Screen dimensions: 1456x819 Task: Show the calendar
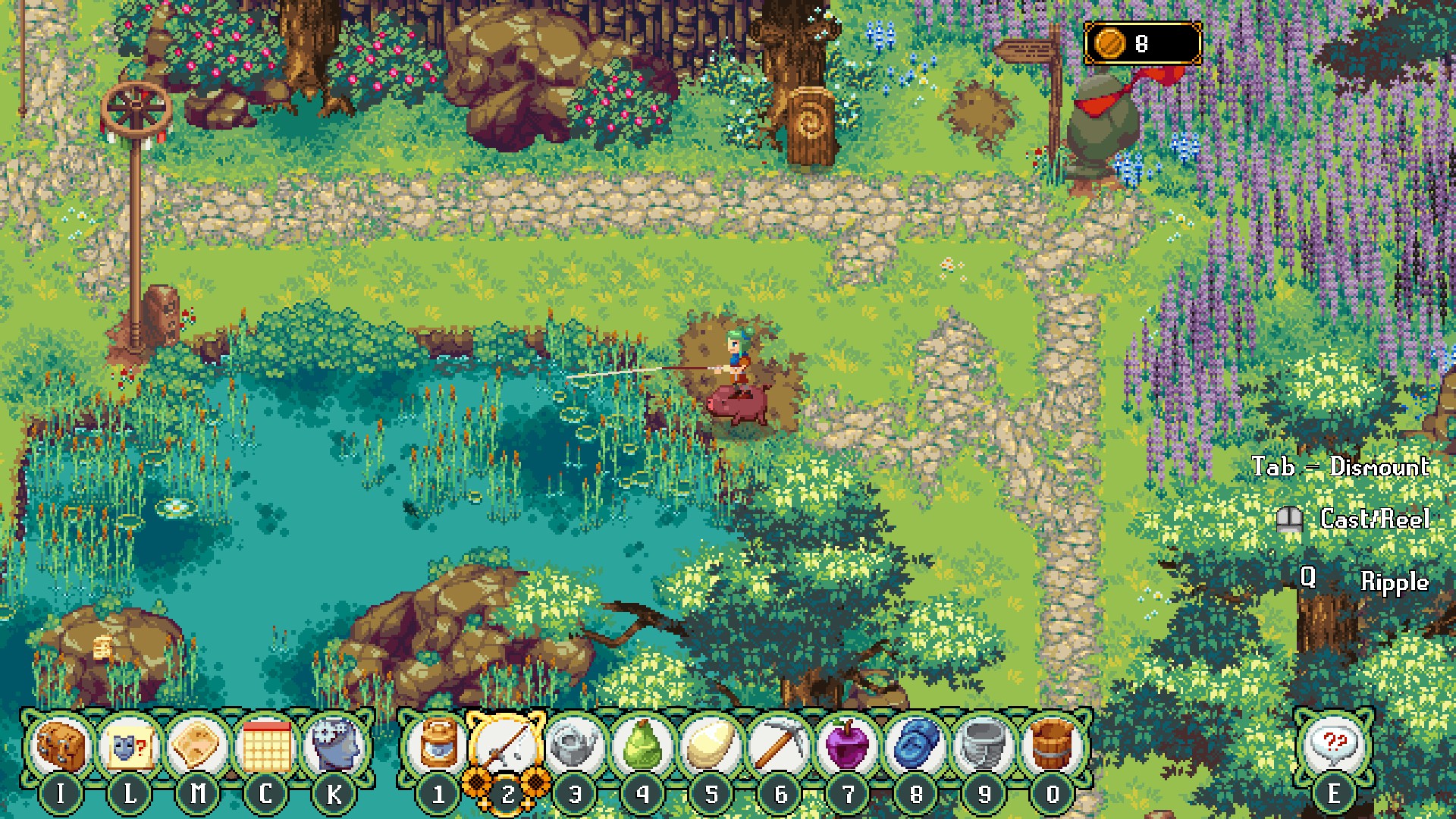(265, 747)
